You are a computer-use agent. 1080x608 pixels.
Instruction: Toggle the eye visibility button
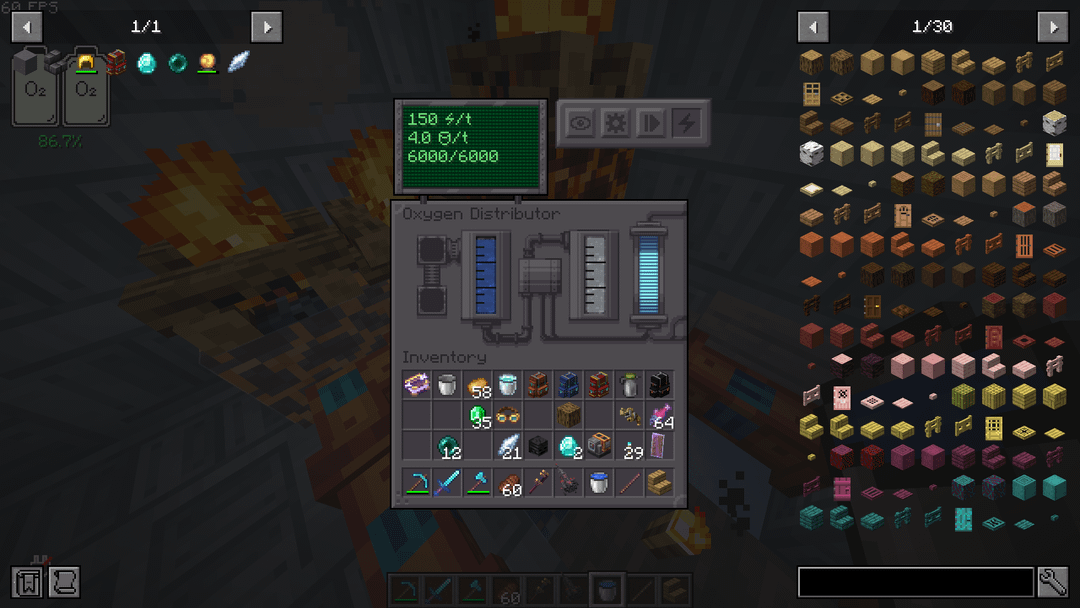[x=580, y=123]
